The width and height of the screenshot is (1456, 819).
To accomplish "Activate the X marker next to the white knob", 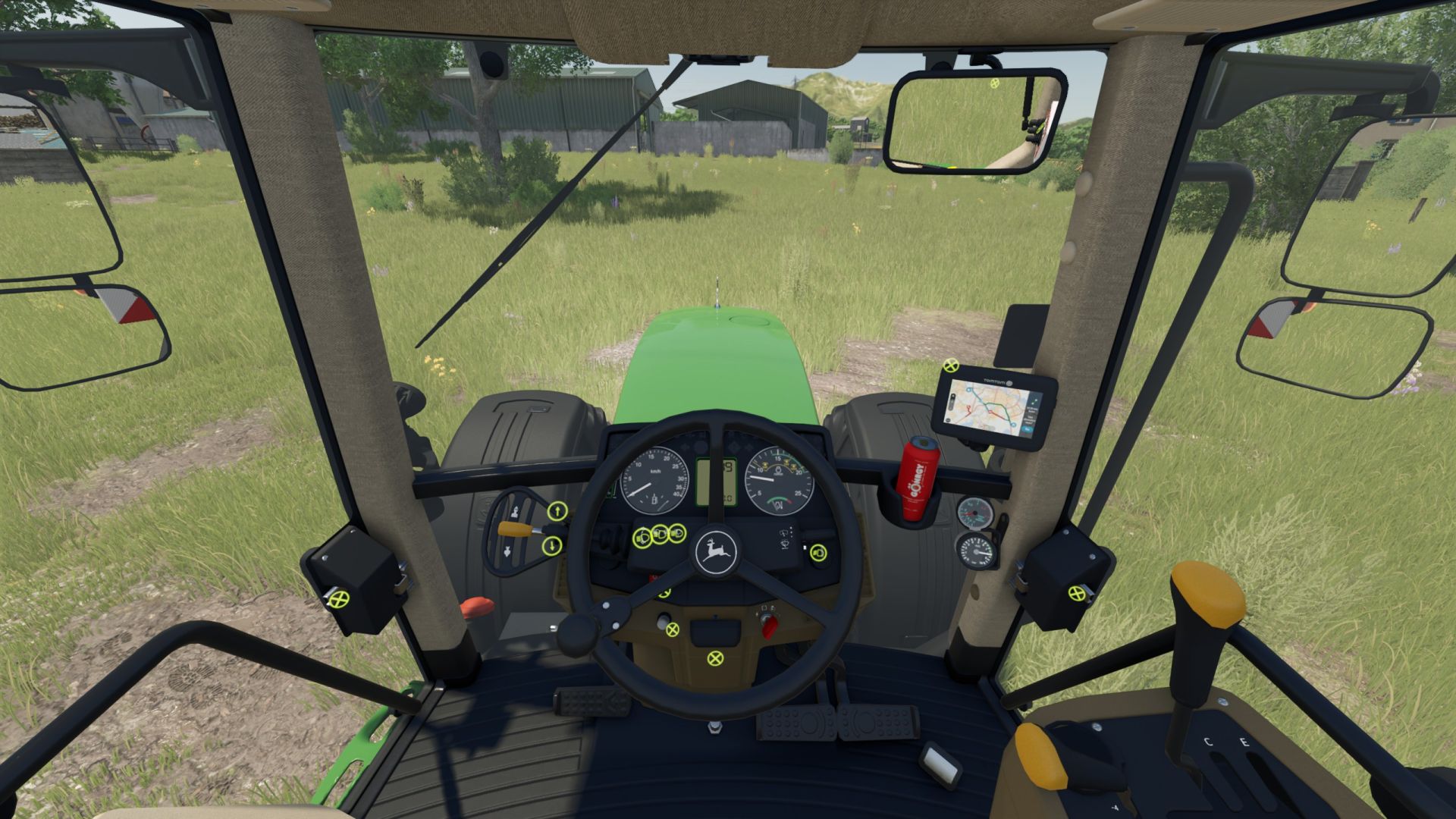I will (673, 629).
